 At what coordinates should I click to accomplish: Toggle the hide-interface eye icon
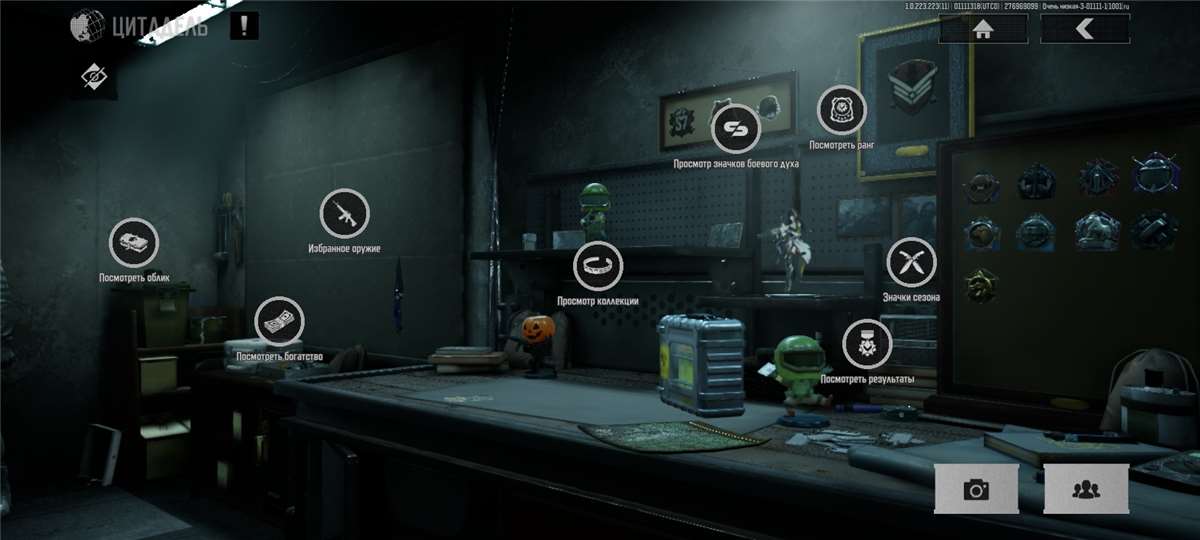[x=95, y=76]
